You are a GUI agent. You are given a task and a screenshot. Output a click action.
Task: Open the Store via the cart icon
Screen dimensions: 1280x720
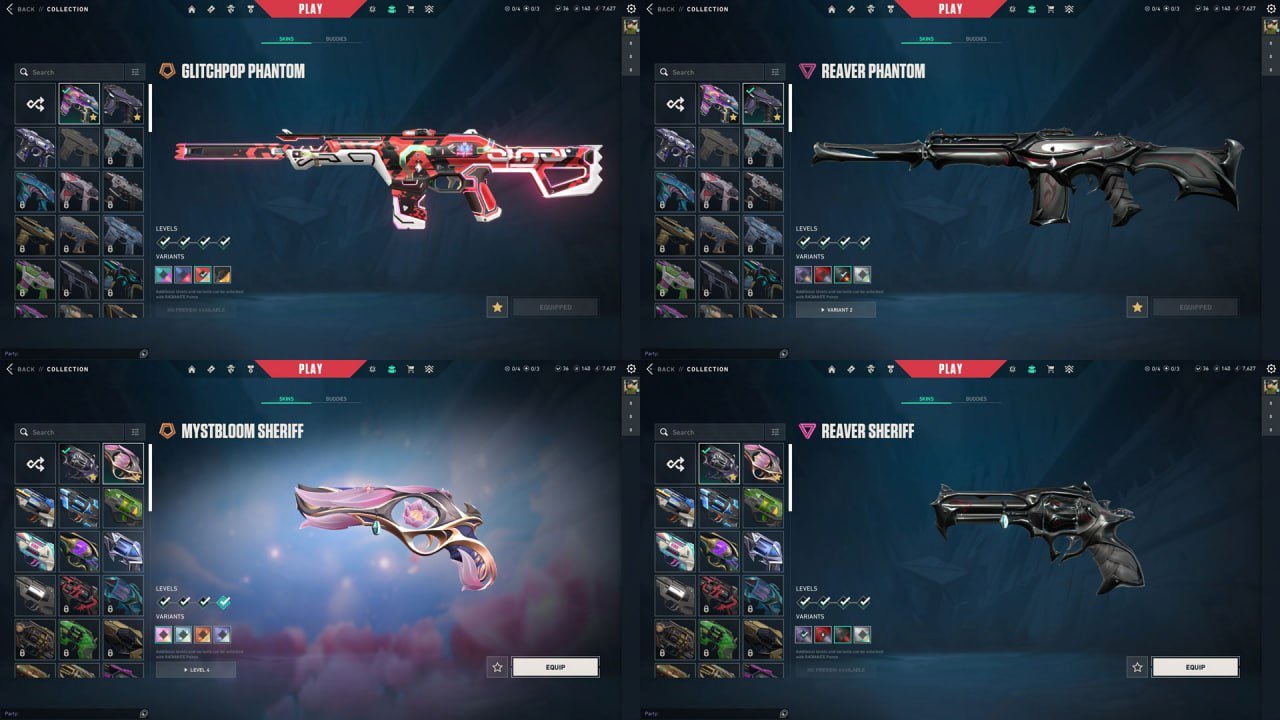409,8
